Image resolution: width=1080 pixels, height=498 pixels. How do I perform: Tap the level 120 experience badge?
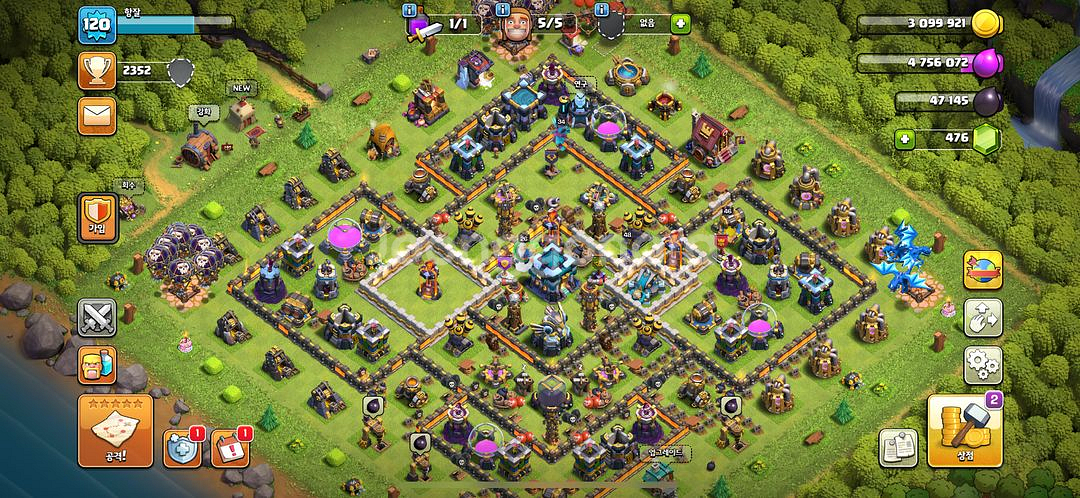pyautogui.click(x=97, y=24)
